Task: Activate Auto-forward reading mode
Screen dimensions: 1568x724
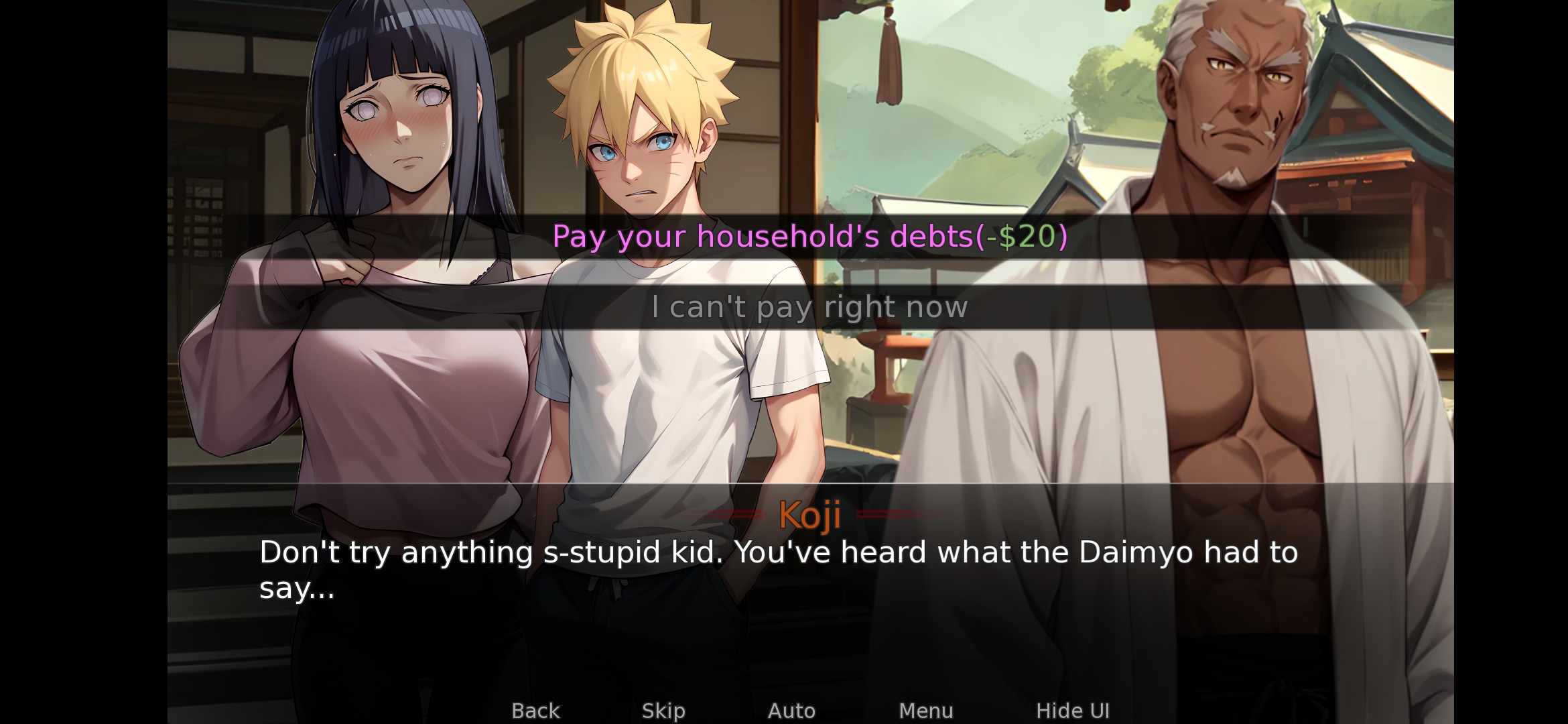Action: (793, 710)
